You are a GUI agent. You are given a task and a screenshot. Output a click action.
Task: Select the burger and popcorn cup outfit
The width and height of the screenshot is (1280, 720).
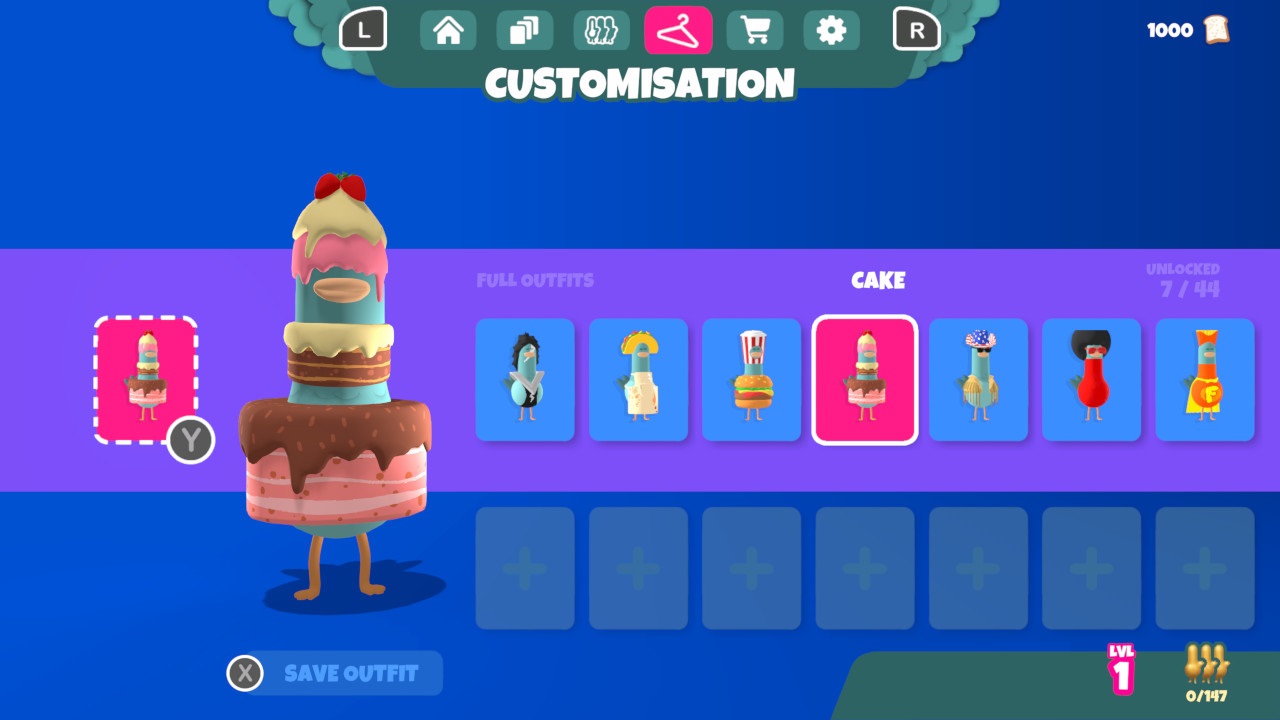pyautogui.click(x=751, y=380)
